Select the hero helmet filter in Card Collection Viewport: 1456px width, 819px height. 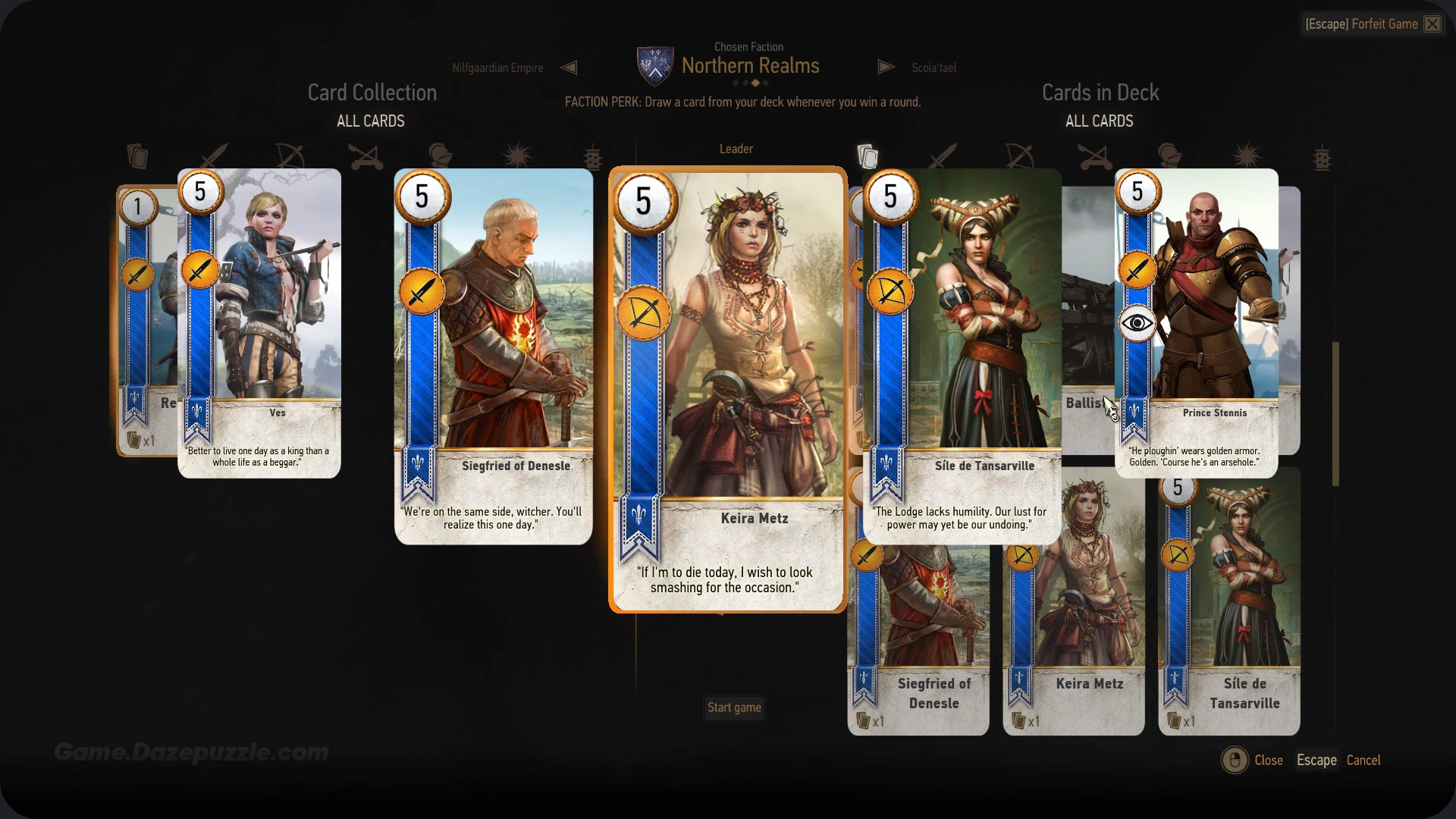click(440, 155)
